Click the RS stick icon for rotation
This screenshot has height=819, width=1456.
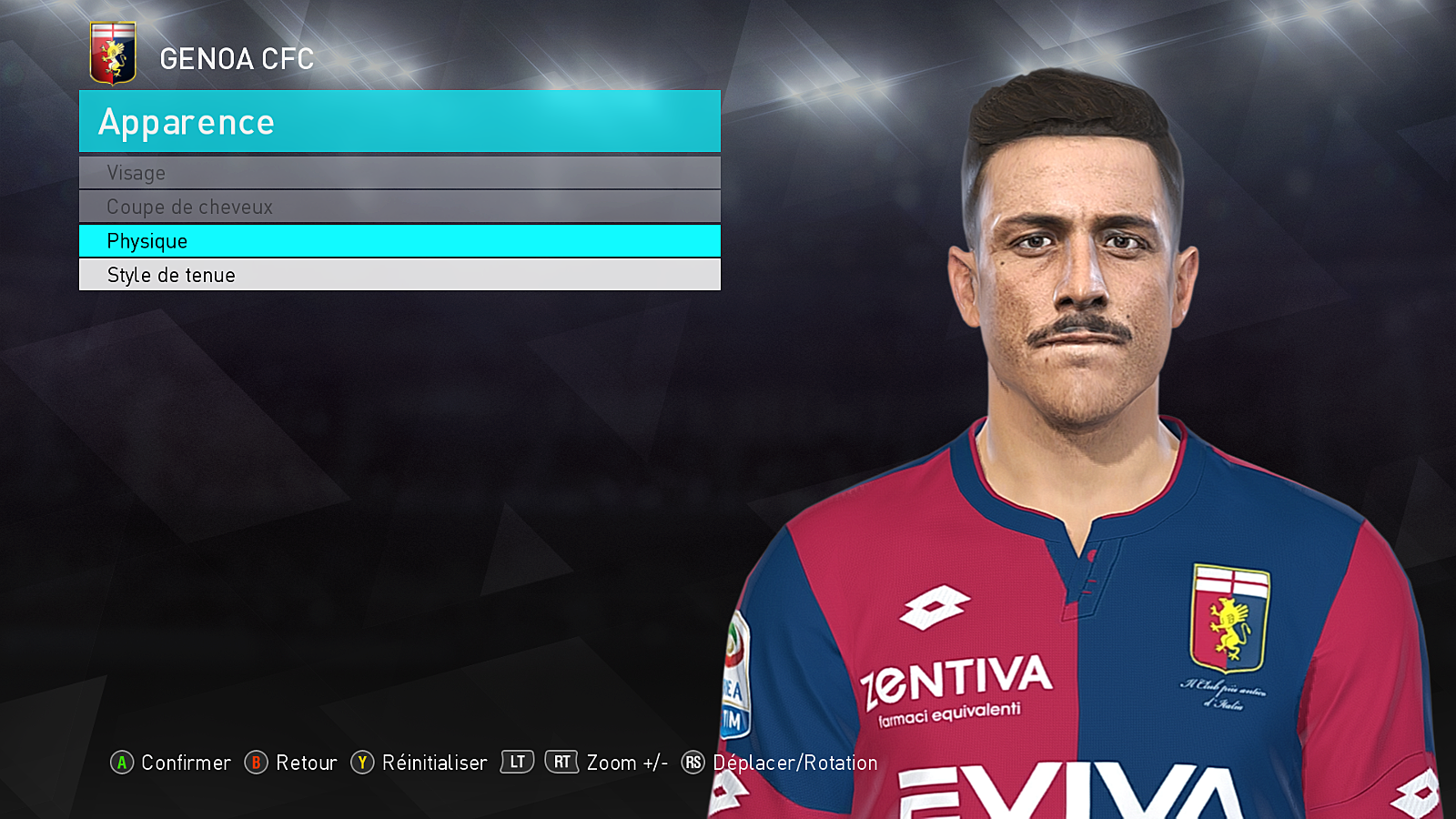[x=693, y=763]
